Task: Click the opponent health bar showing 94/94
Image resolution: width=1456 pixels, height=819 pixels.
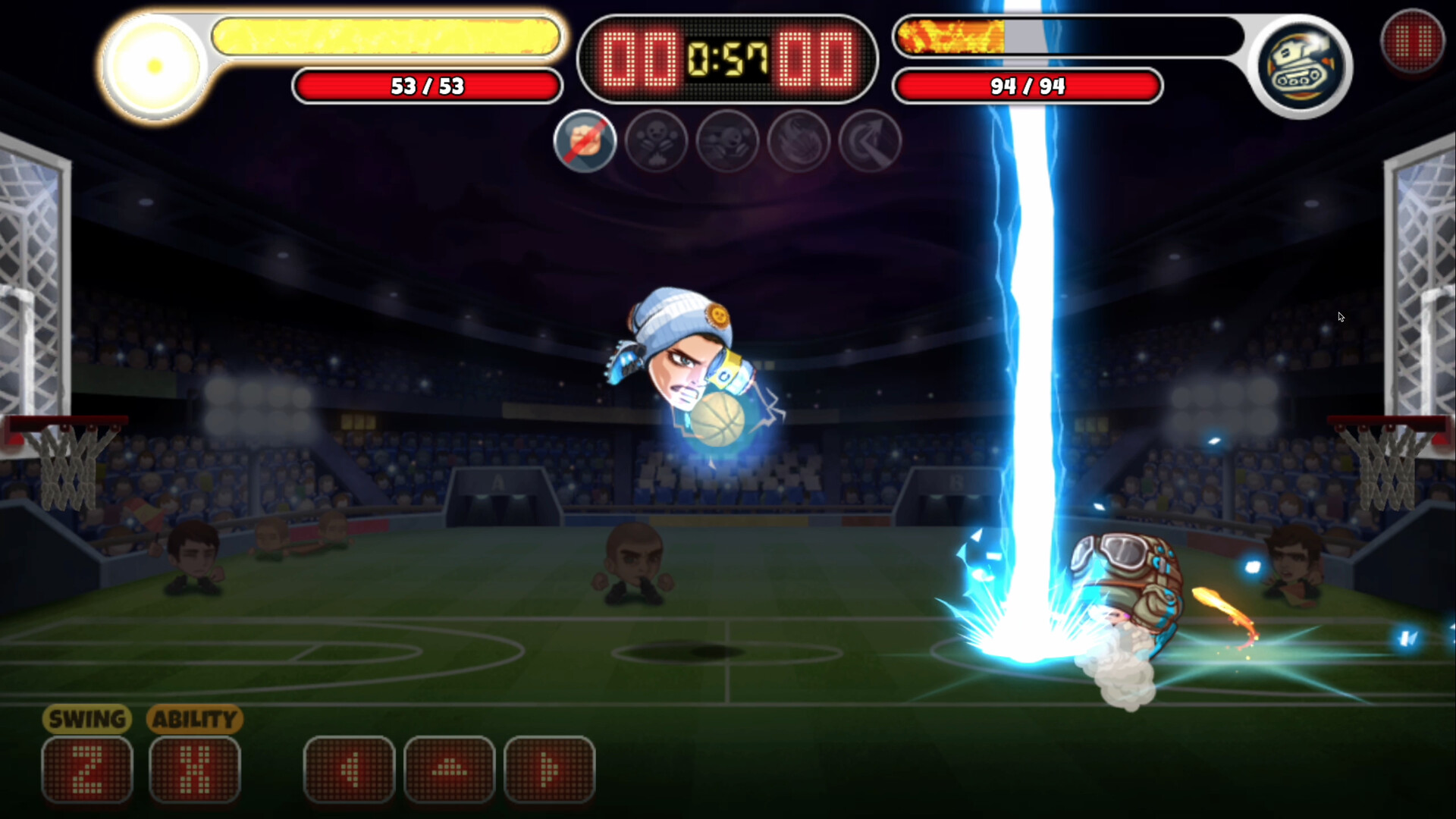Action: pyautogui.click(x=1027, y=86)
